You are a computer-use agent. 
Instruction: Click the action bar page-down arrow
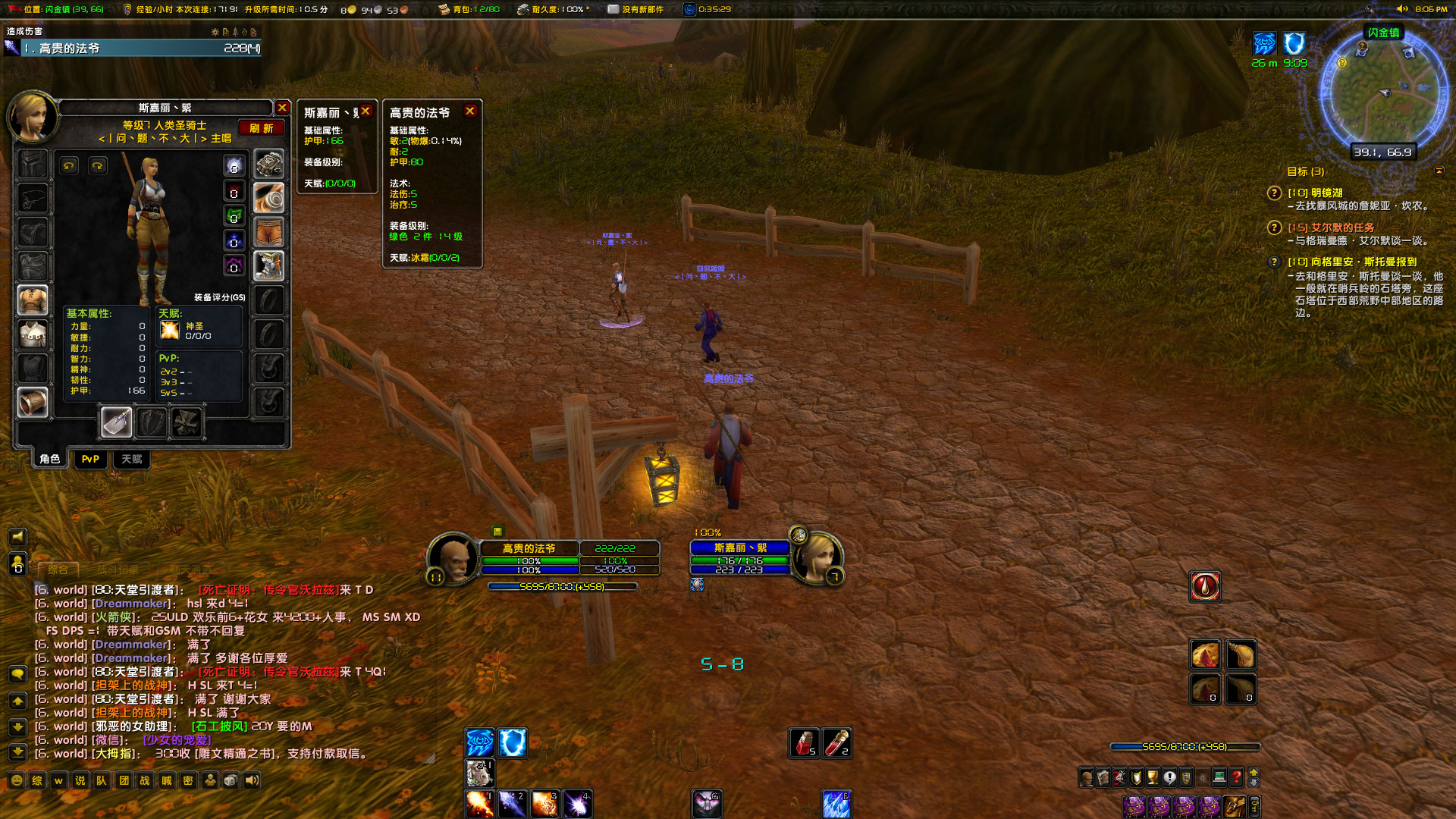click(x=1254, y=783)
